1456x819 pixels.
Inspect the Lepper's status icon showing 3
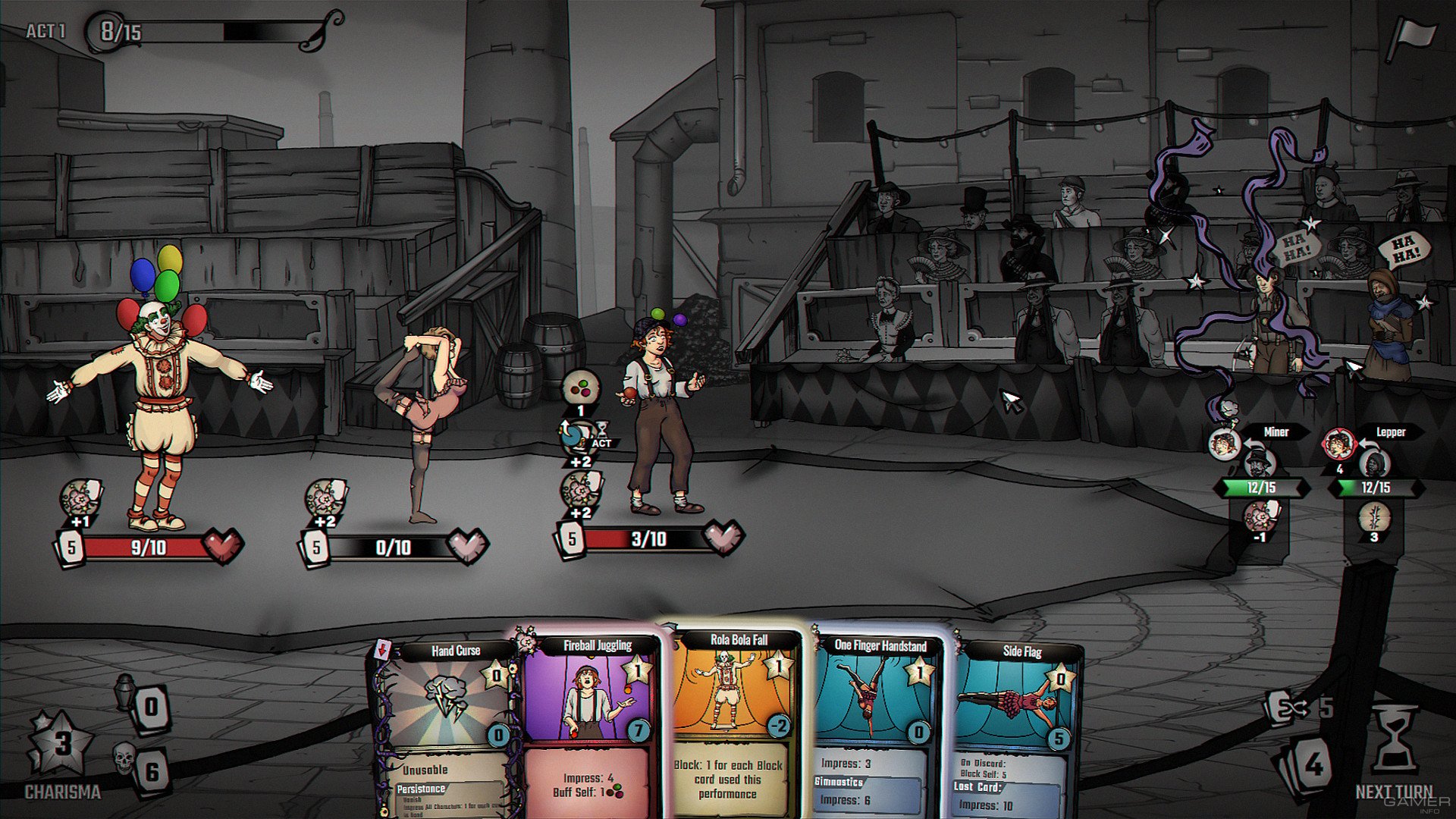[x=1373, y=519]
